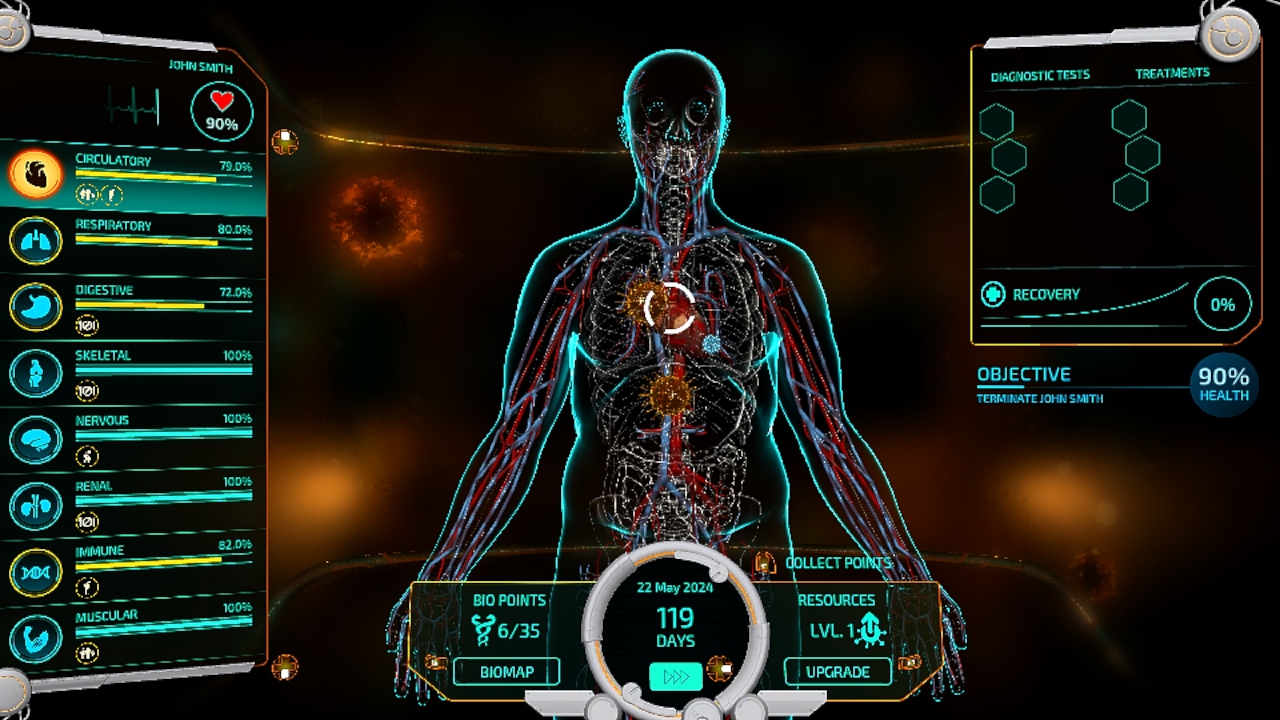Choose the Digestive system stomach icon
The width and height of the screenshot is (1280, 720).
click(x=36, y=307)
